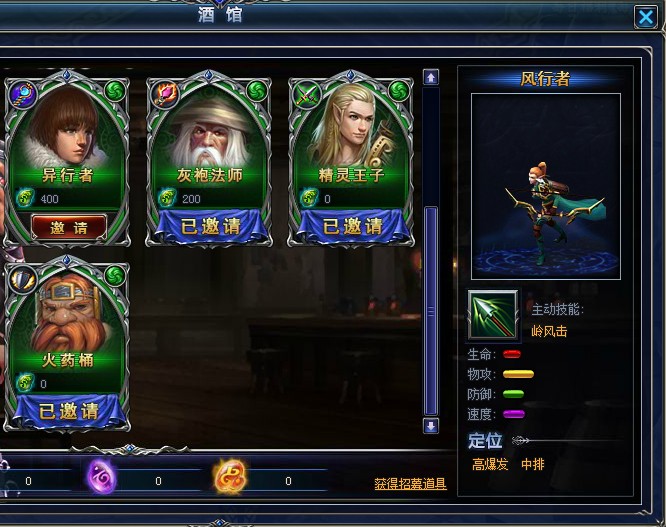The image size is (666, 527).
Task: Click 已邀请 banner under 精灵王子
Action: (x=352, y=227)
